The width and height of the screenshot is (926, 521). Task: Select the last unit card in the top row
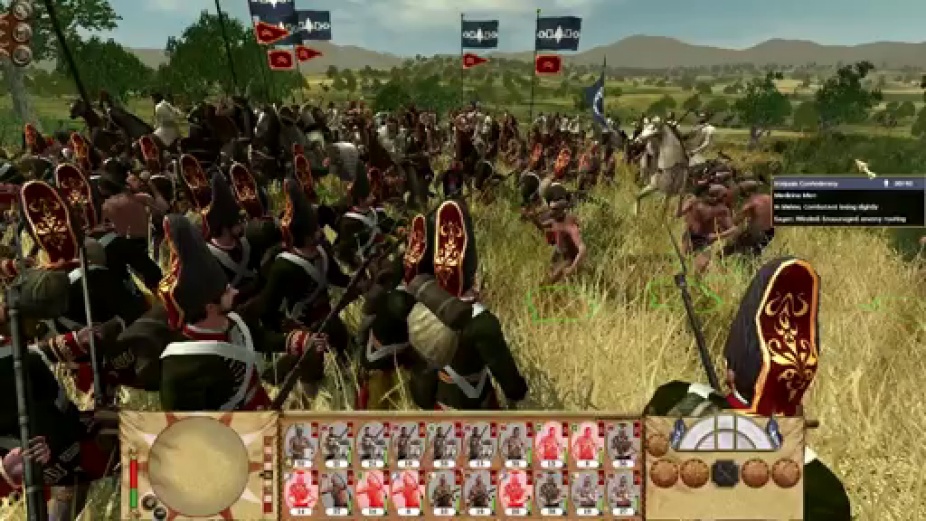(622, 443)
